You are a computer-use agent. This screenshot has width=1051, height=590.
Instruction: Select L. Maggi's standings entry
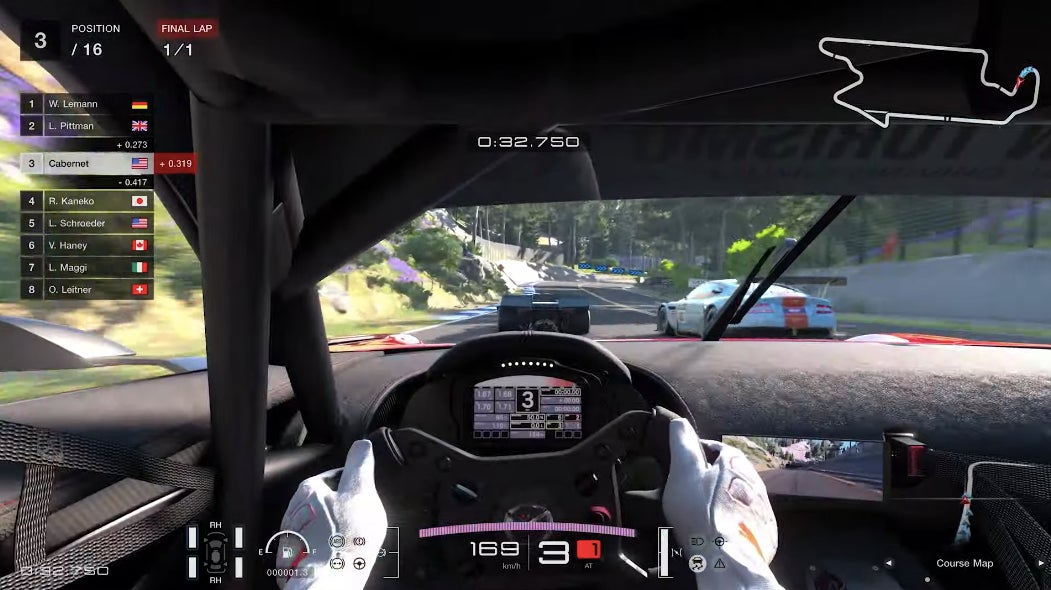87,267
